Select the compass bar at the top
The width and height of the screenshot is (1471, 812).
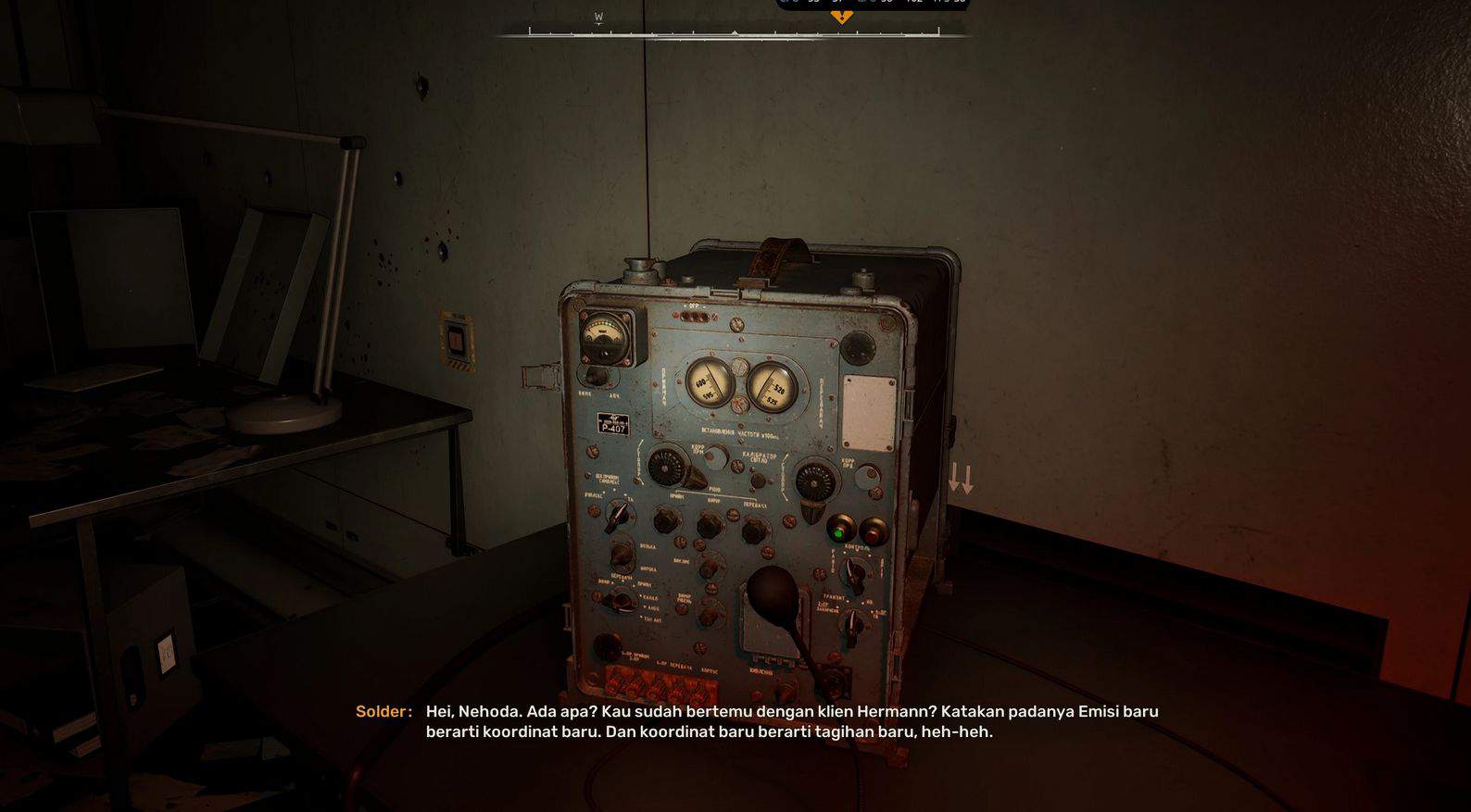pos(734,33)
